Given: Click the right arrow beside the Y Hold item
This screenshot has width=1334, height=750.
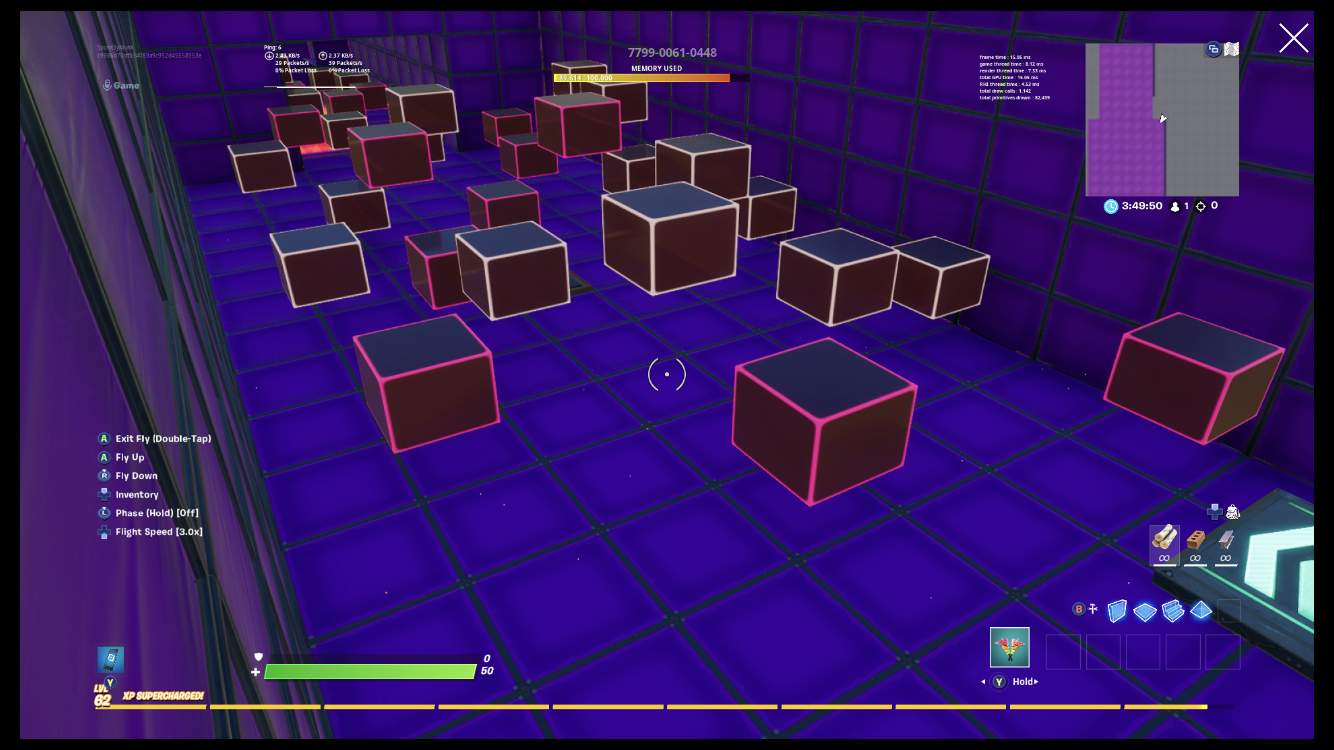Looking at the screenshot, I should tap(1038, 681).
